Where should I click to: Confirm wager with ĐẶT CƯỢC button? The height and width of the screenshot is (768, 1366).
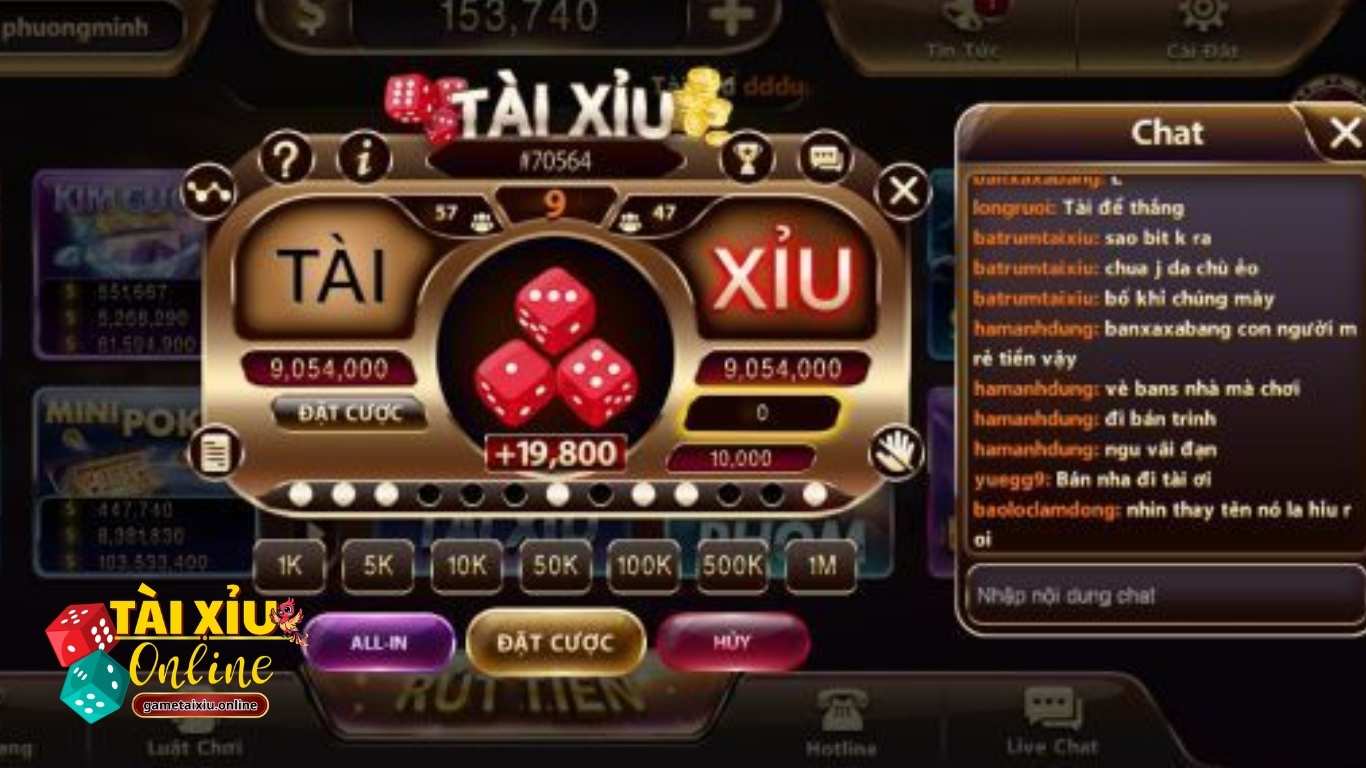point(555,643)
